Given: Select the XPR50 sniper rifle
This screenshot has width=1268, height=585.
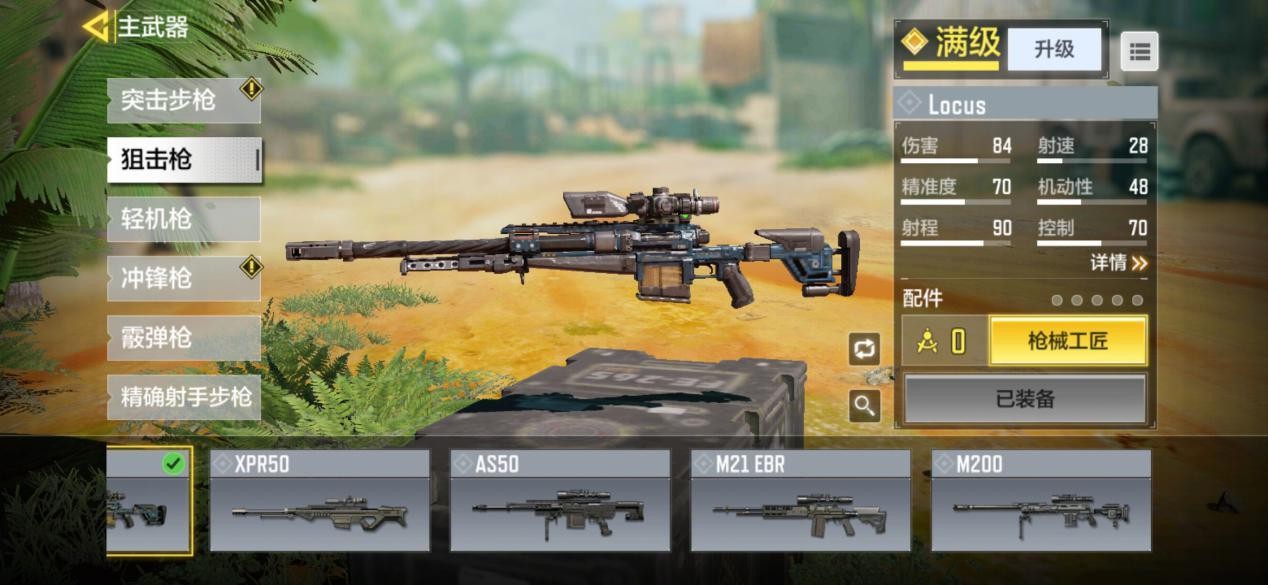Looking at the screenshot, I should click(319, 501).
